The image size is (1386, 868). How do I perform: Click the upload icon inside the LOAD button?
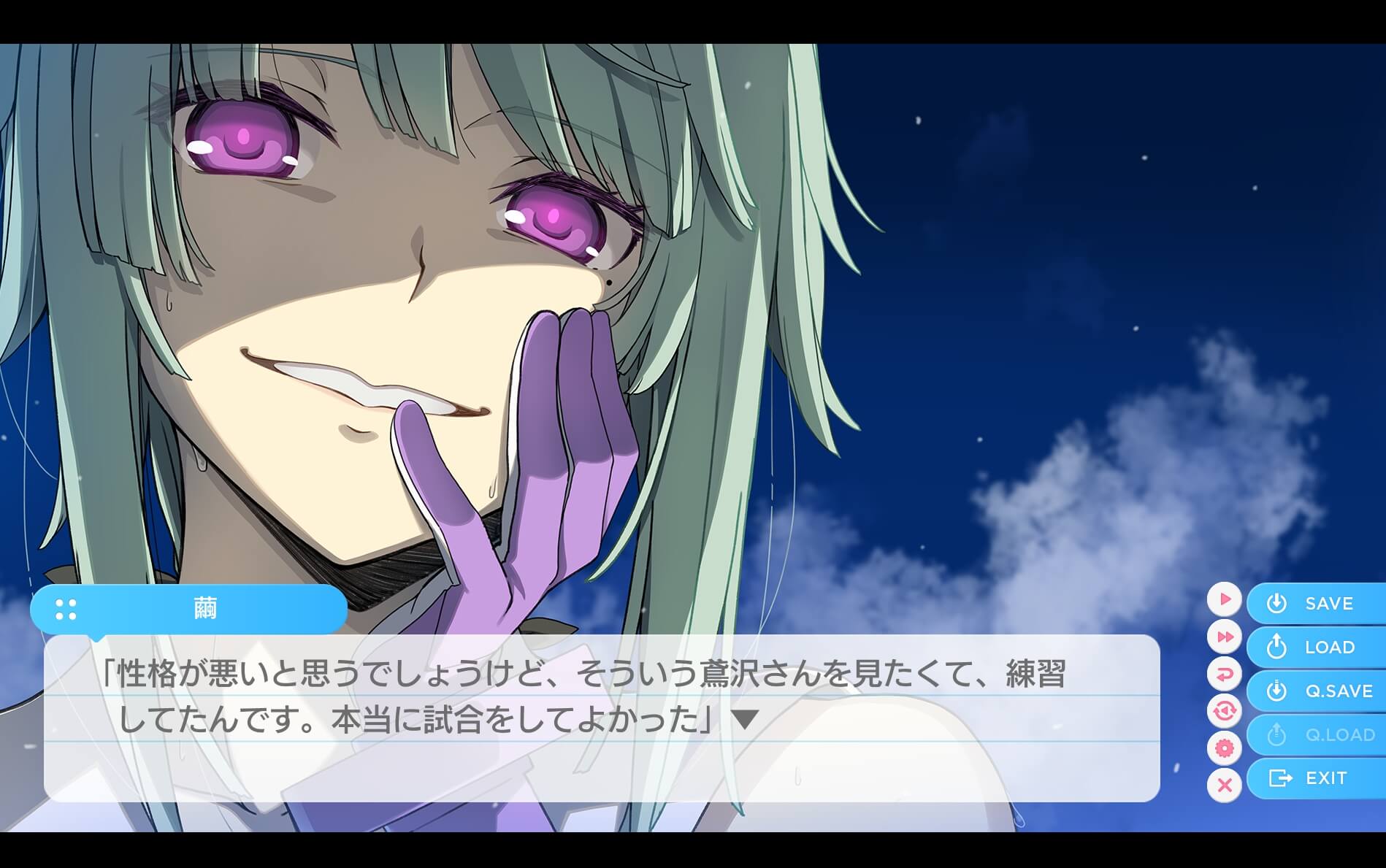pyautogui.click(x=1276, y=647)
